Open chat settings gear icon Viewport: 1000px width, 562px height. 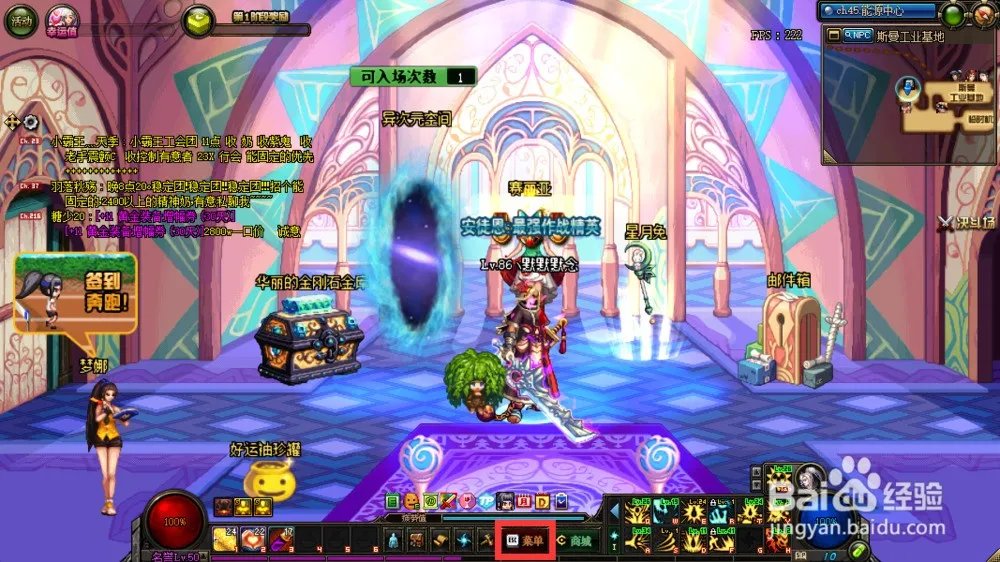[x=31, y=122]
